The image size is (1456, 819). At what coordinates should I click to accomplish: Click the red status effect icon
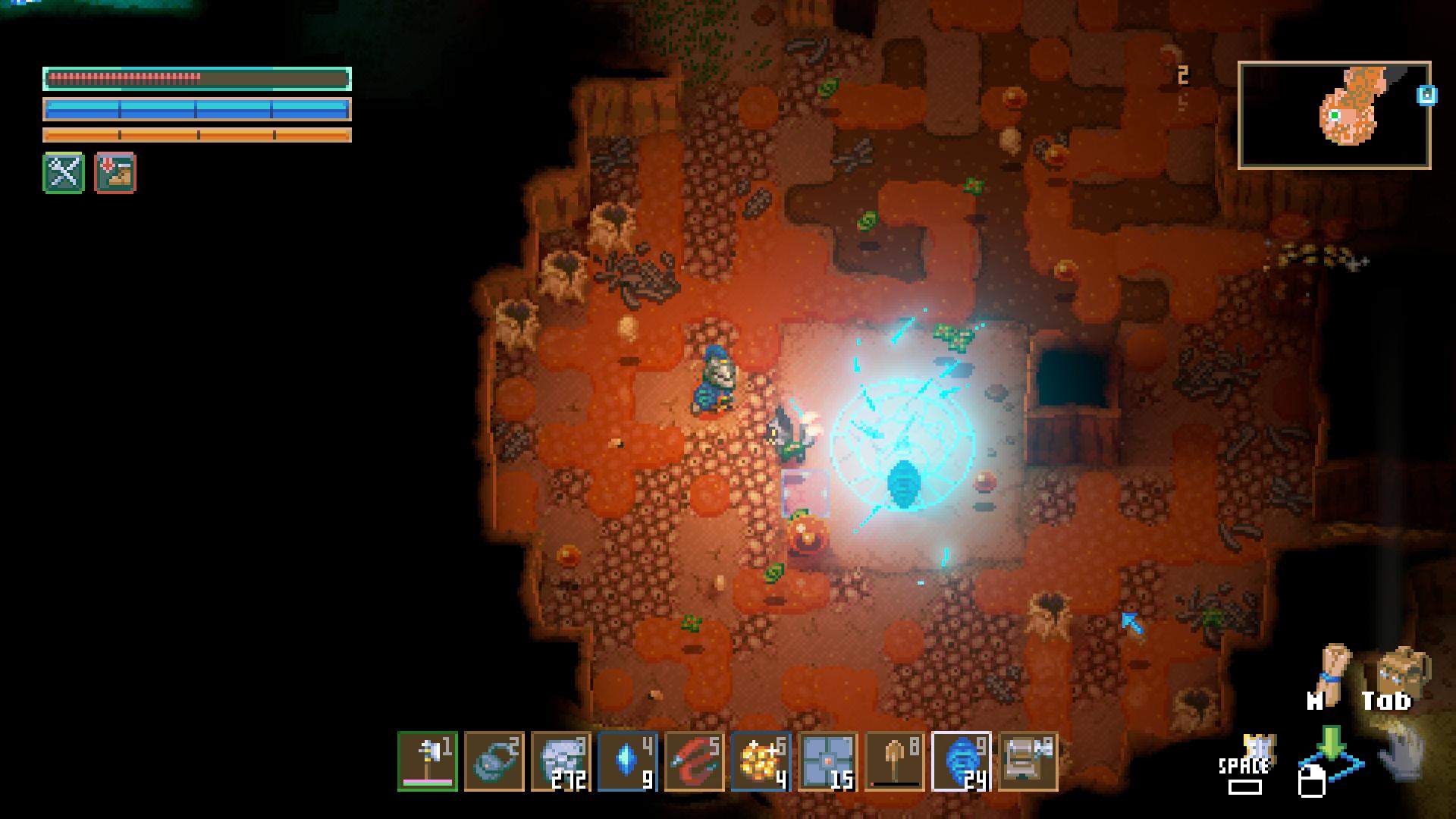pos(115,173)
